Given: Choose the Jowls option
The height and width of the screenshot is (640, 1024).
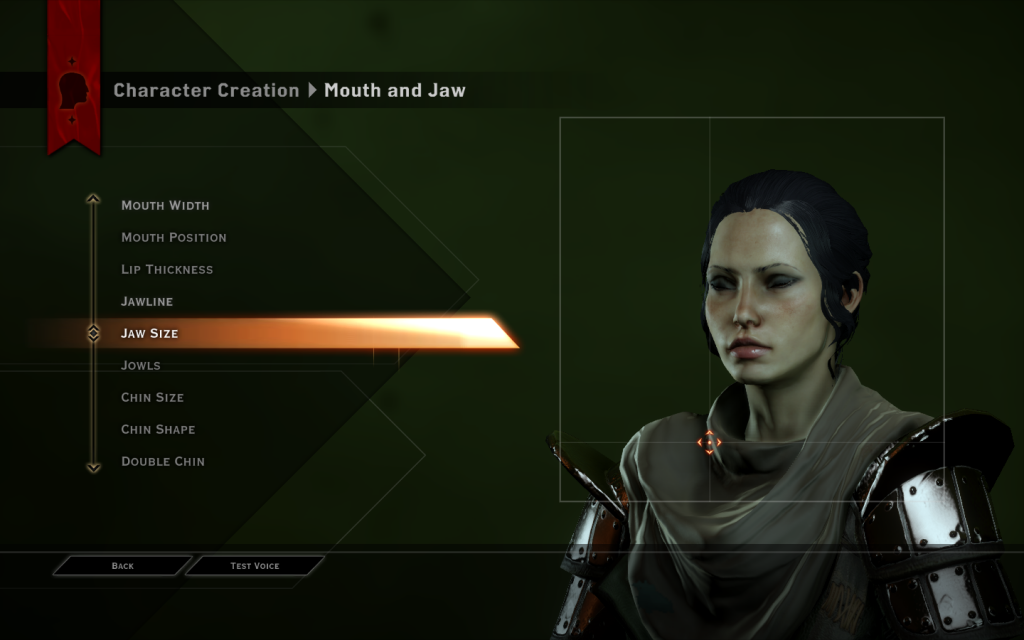Looking at the screenshot, I should pos(141,366).
